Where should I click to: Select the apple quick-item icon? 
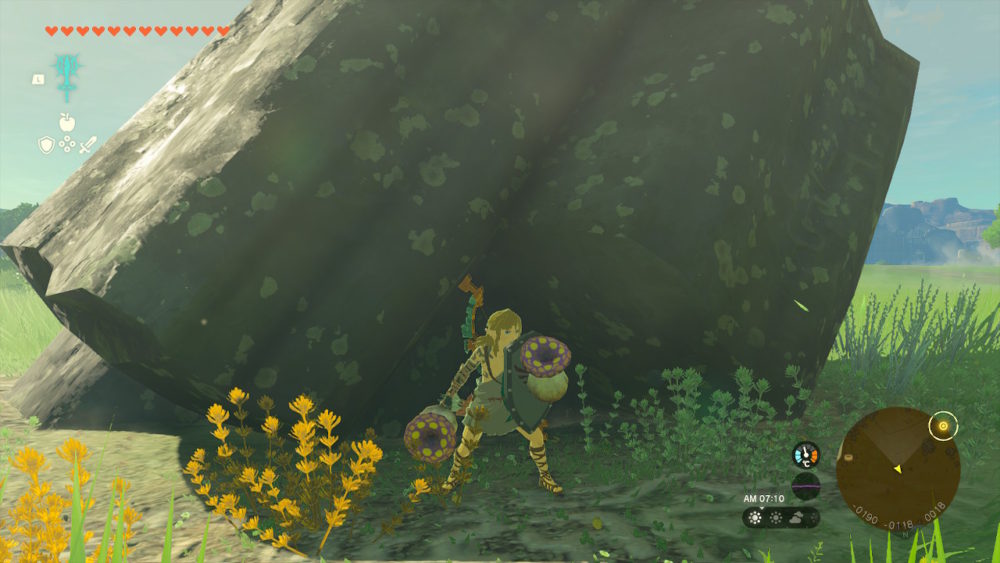(x=67, y=122)
